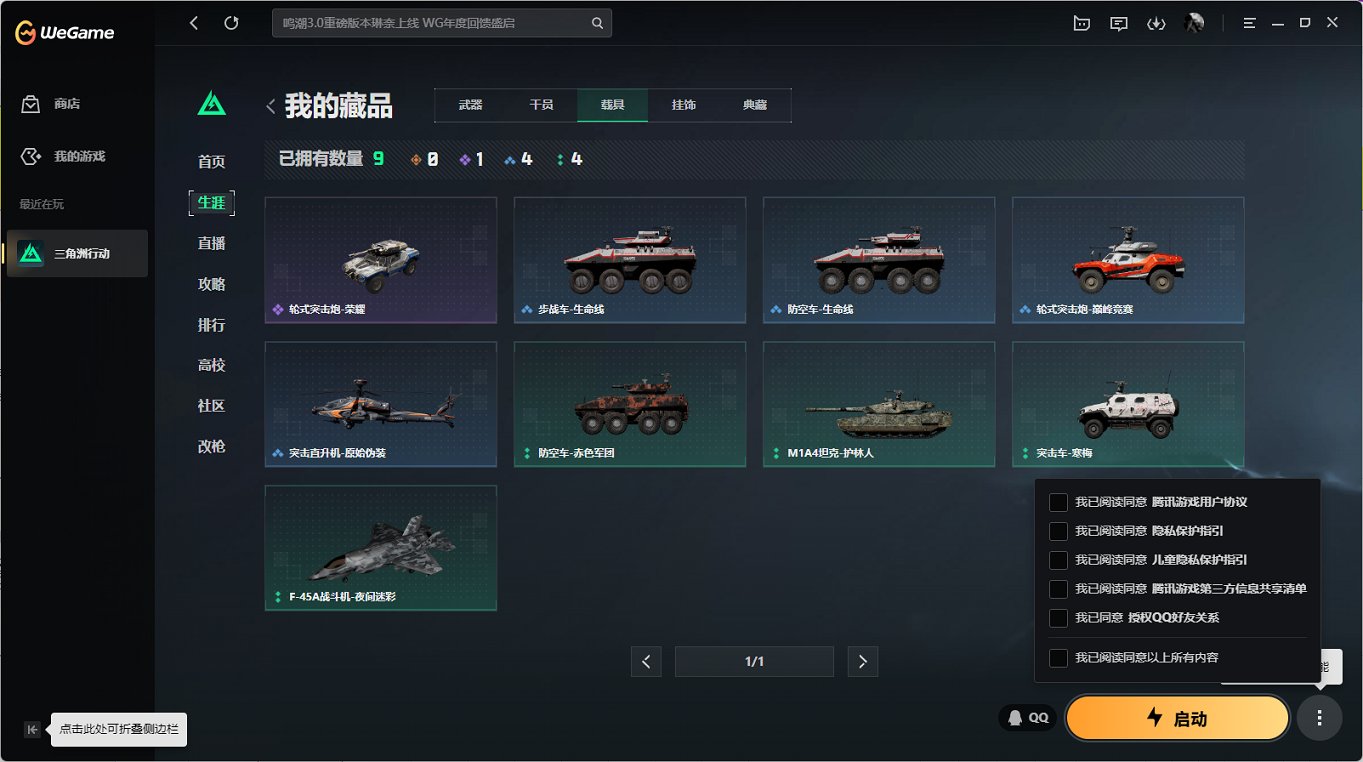The image size is (1363, 762).
Task: Switch to the 武器 tab
Action: click(469, 104)
